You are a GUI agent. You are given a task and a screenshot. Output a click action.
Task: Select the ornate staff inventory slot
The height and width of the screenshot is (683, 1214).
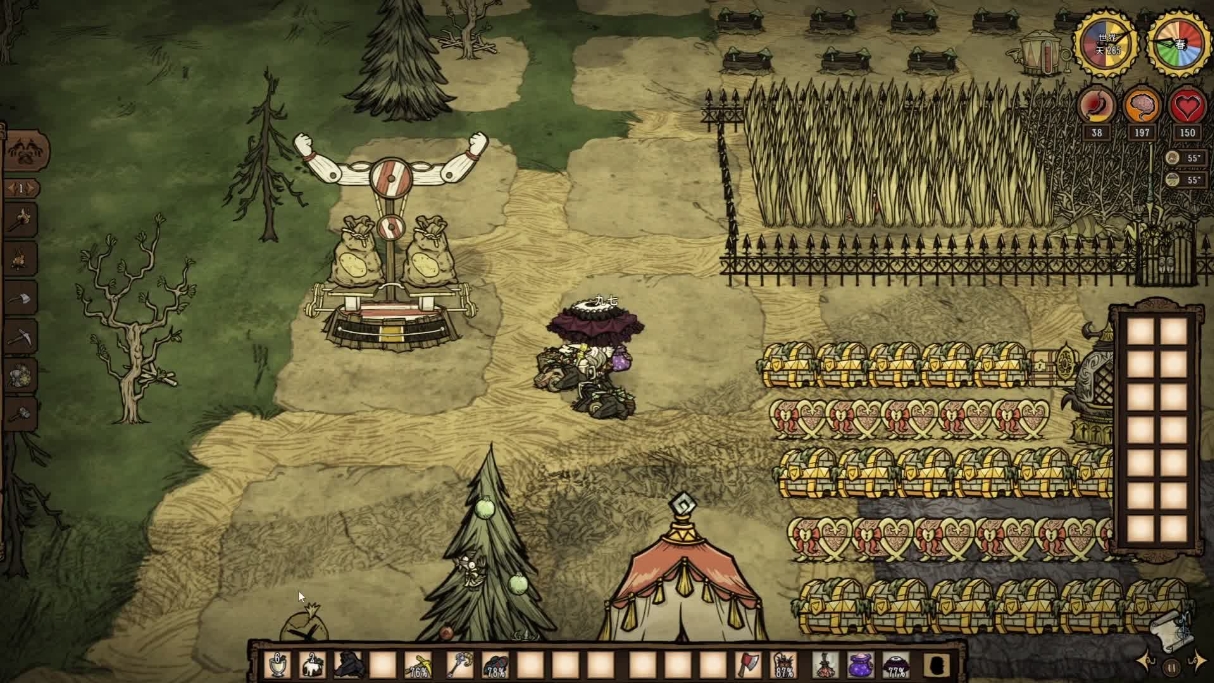(458, 664)
